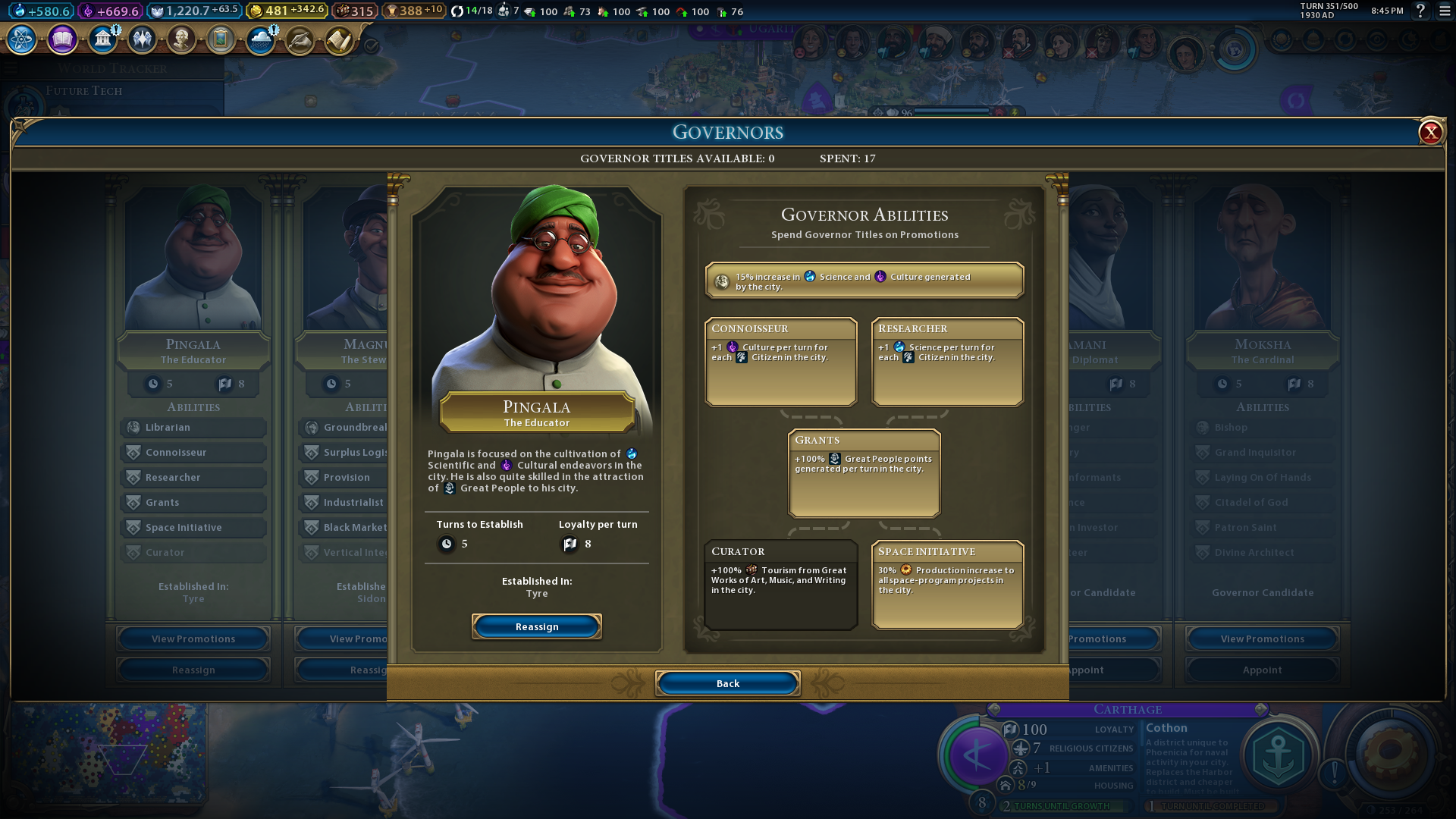The width and height of the screenshot is (1456, 819).
Task: Close the Governors window
Action: 1430,133
